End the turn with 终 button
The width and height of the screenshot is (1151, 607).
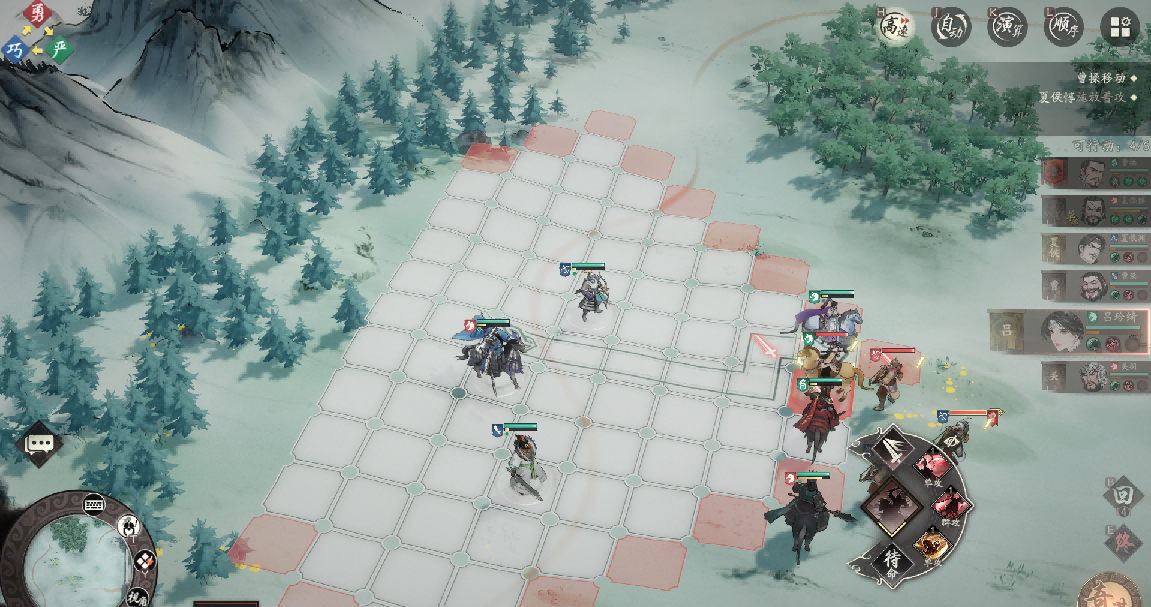(1124, 541)
